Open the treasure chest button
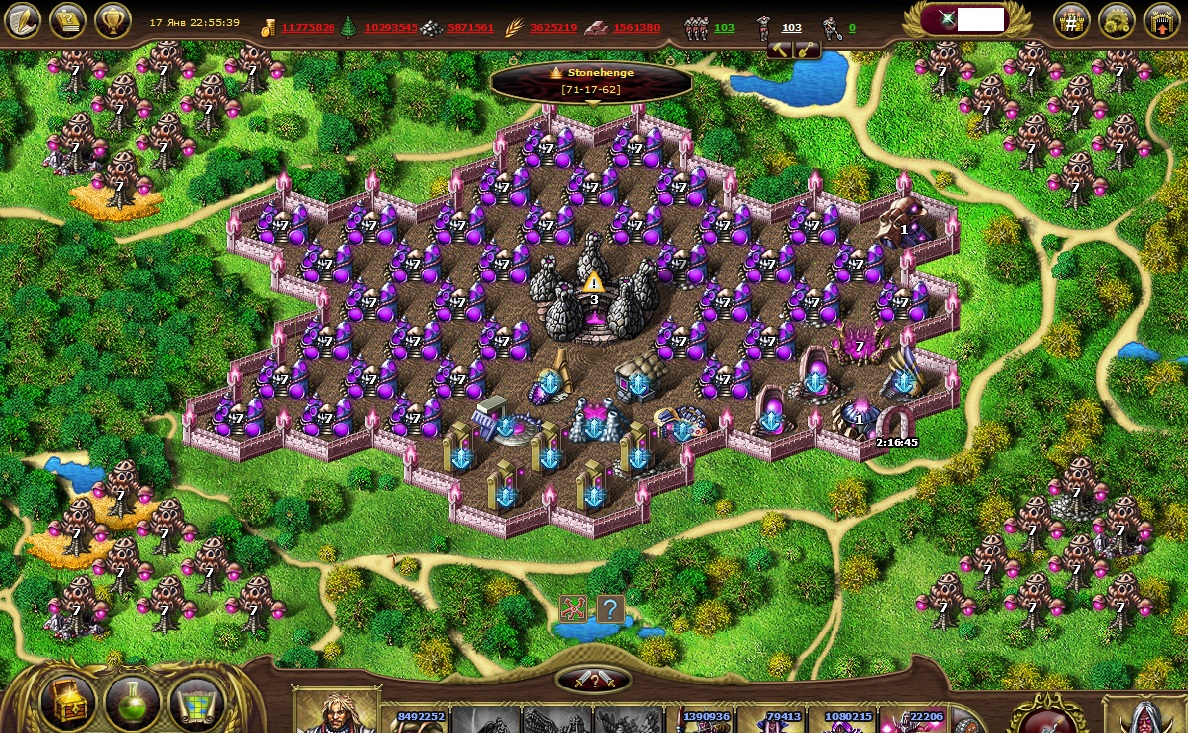The image size is (1188, 733). (x=68, y=701)
